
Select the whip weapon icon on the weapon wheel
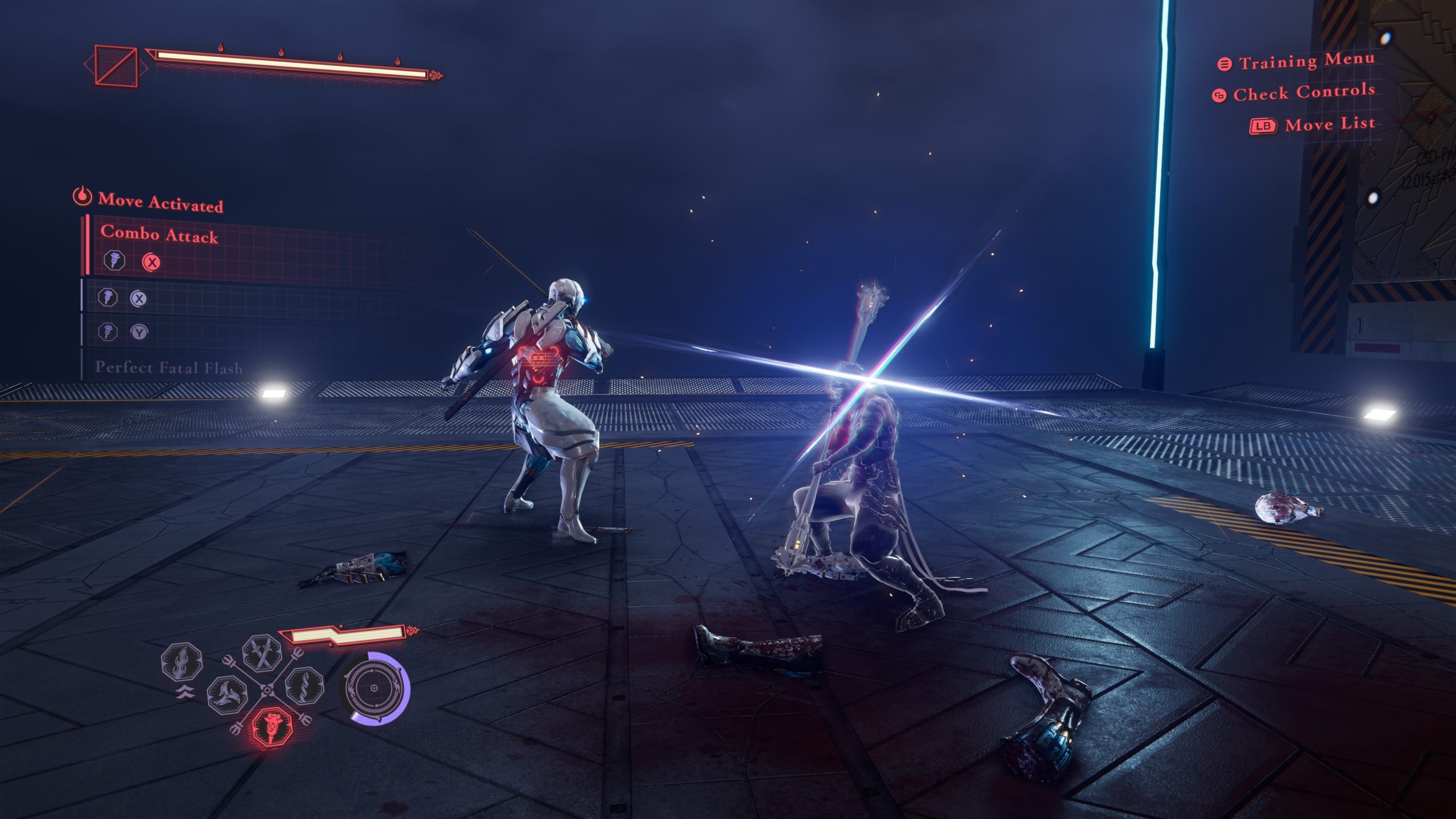[305, 685]
